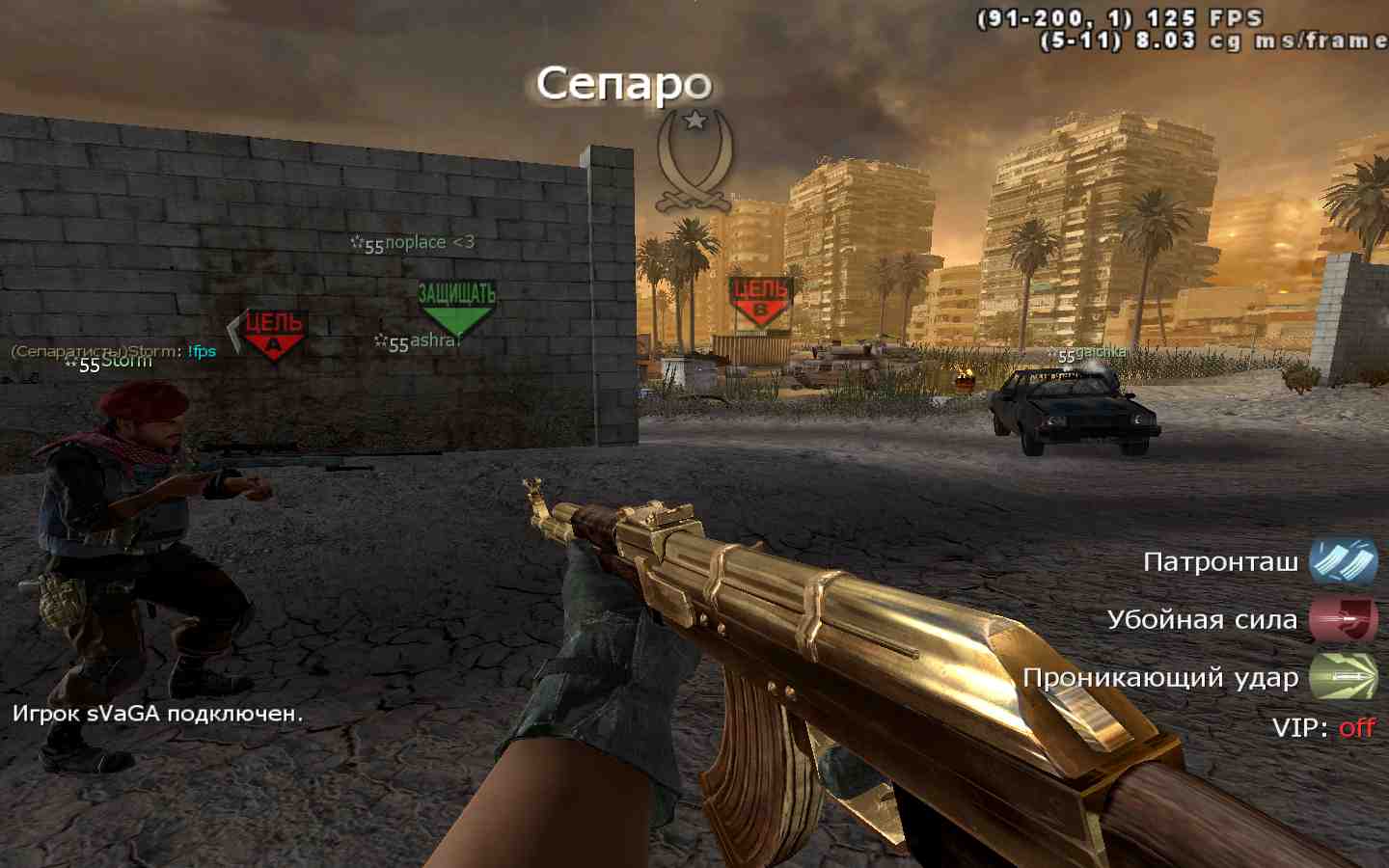Click the Патронташ perk icon
The width and height of the screenshot is (1389, 868).
coord(1344,561)
